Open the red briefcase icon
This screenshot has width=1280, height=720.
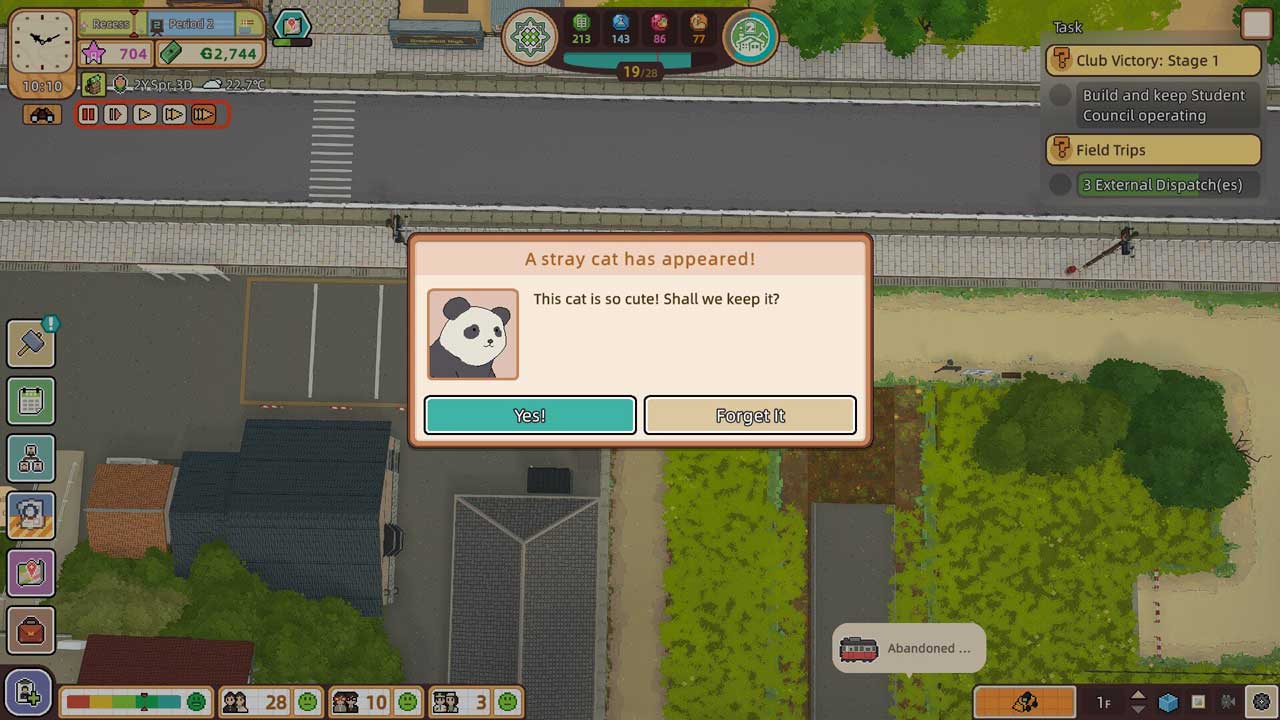[31, 630]
